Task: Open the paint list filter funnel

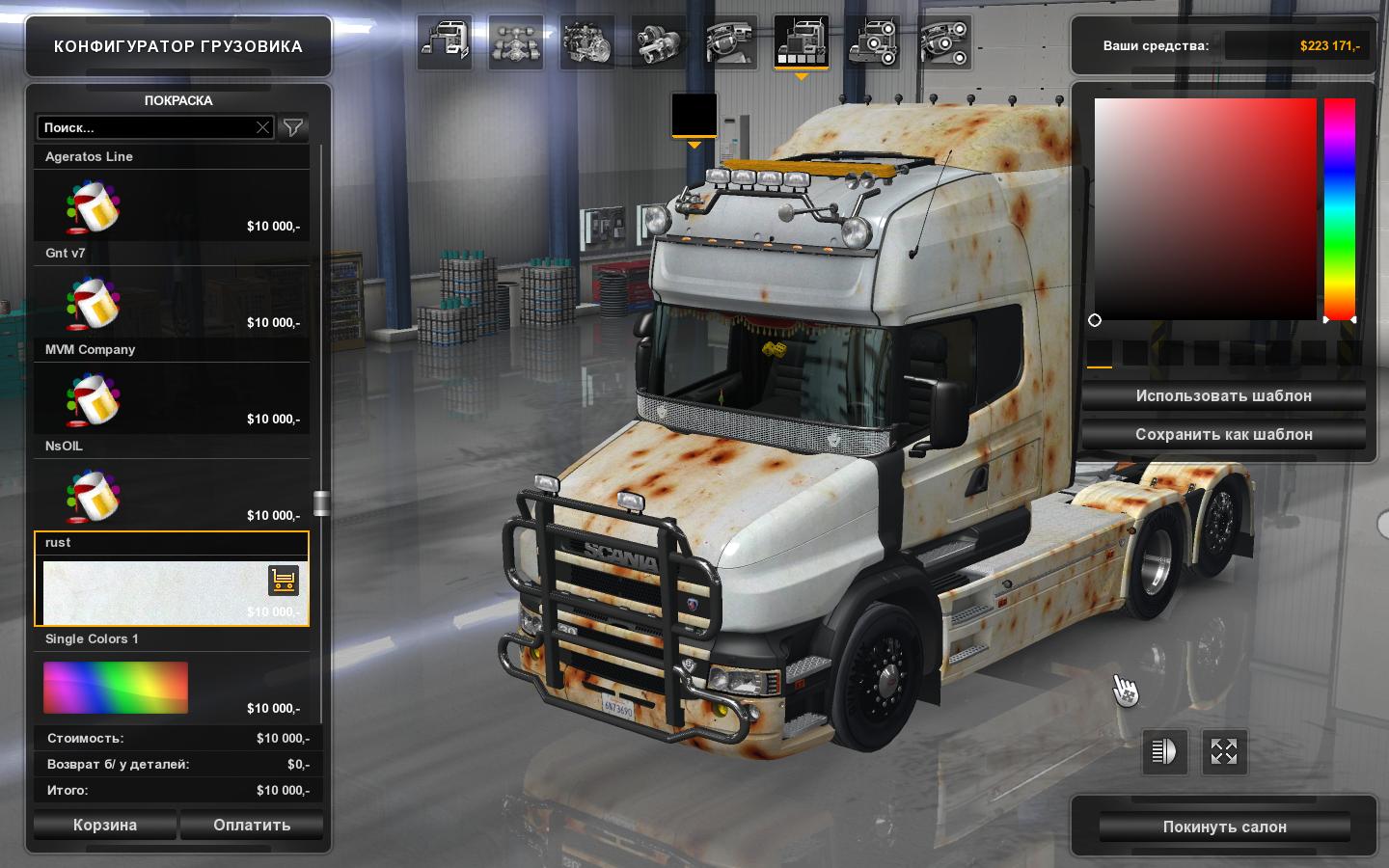Action: 293,127
